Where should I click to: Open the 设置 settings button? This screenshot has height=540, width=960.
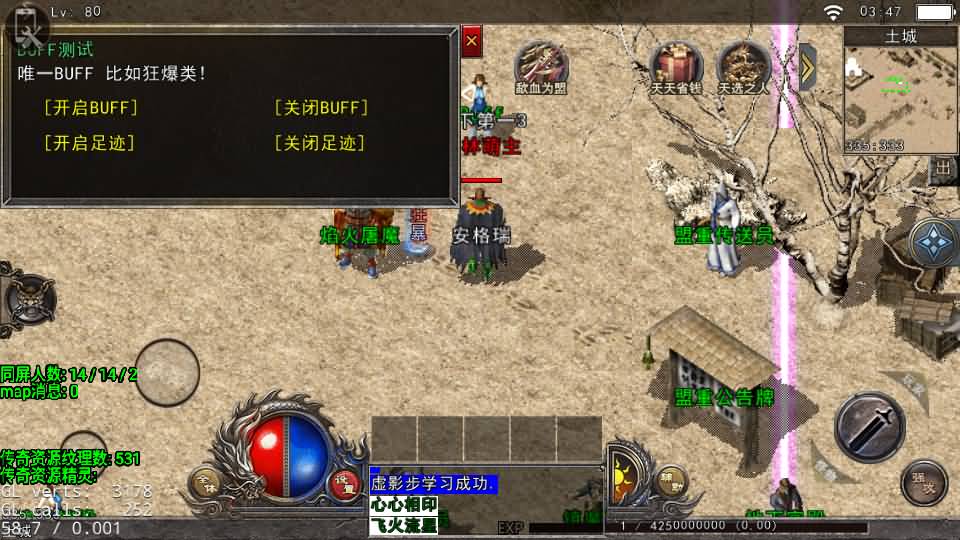pyautogui.click(x=345, y=483)
